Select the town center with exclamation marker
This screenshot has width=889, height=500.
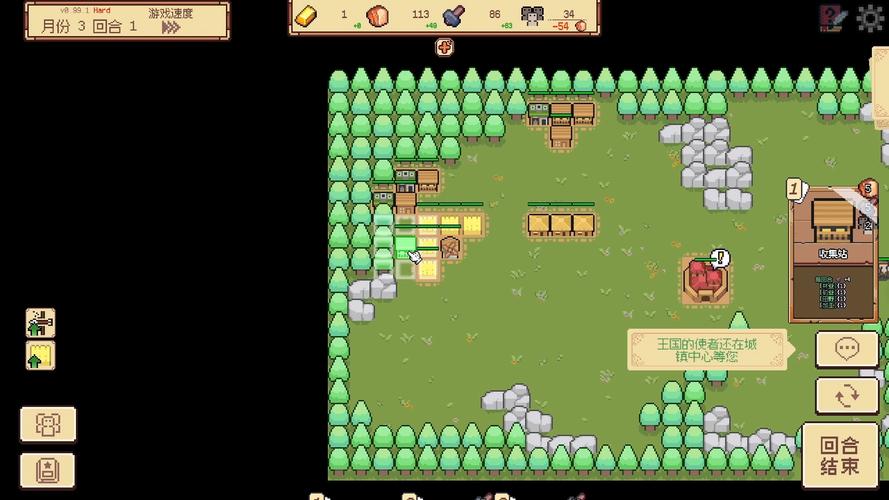click(x=706, y=279)
